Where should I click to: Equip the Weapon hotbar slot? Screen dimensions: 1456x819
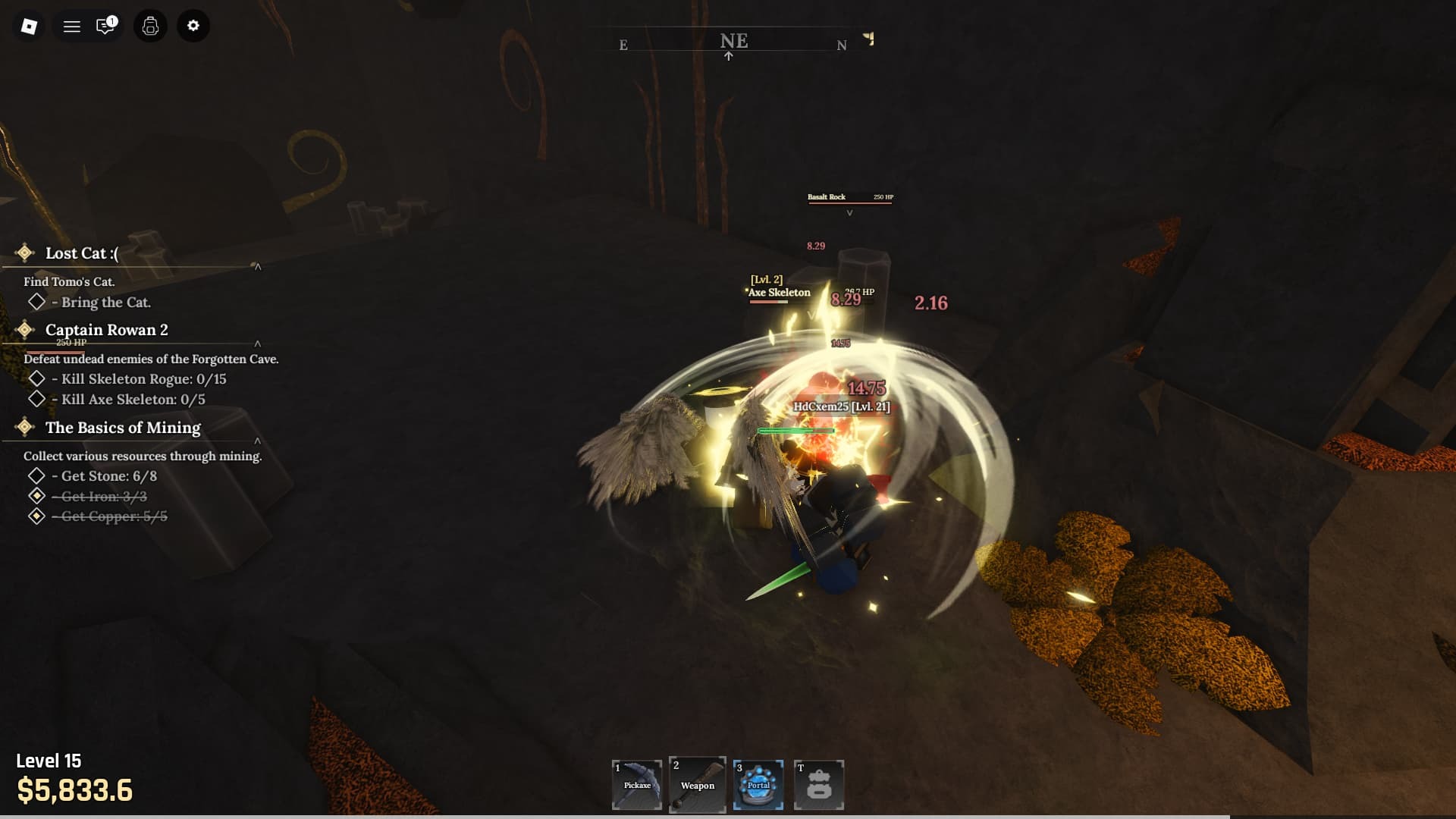(698, 785)
